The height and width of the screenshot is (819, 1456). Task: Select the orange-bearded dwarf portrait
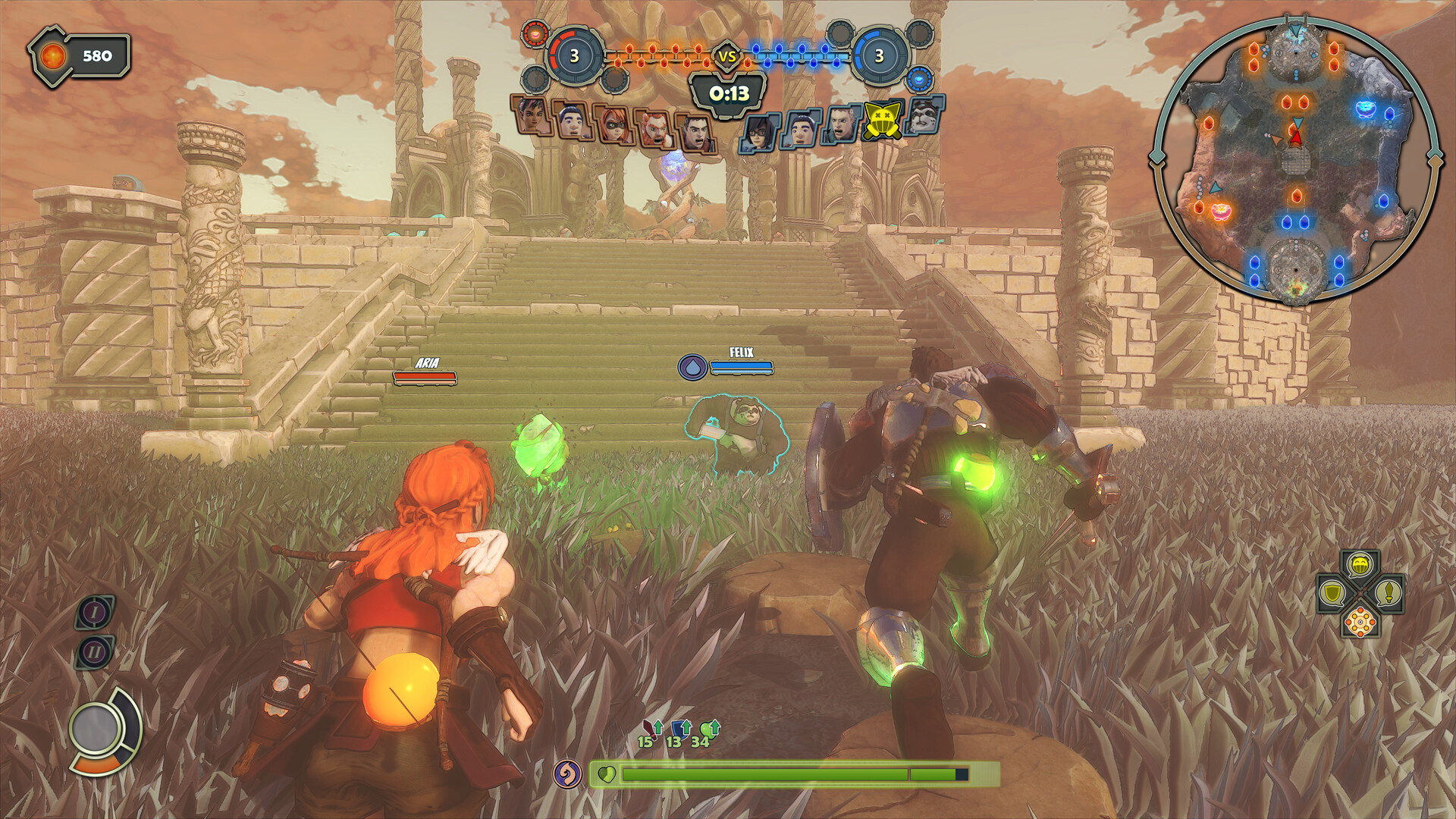pos(654,129)
